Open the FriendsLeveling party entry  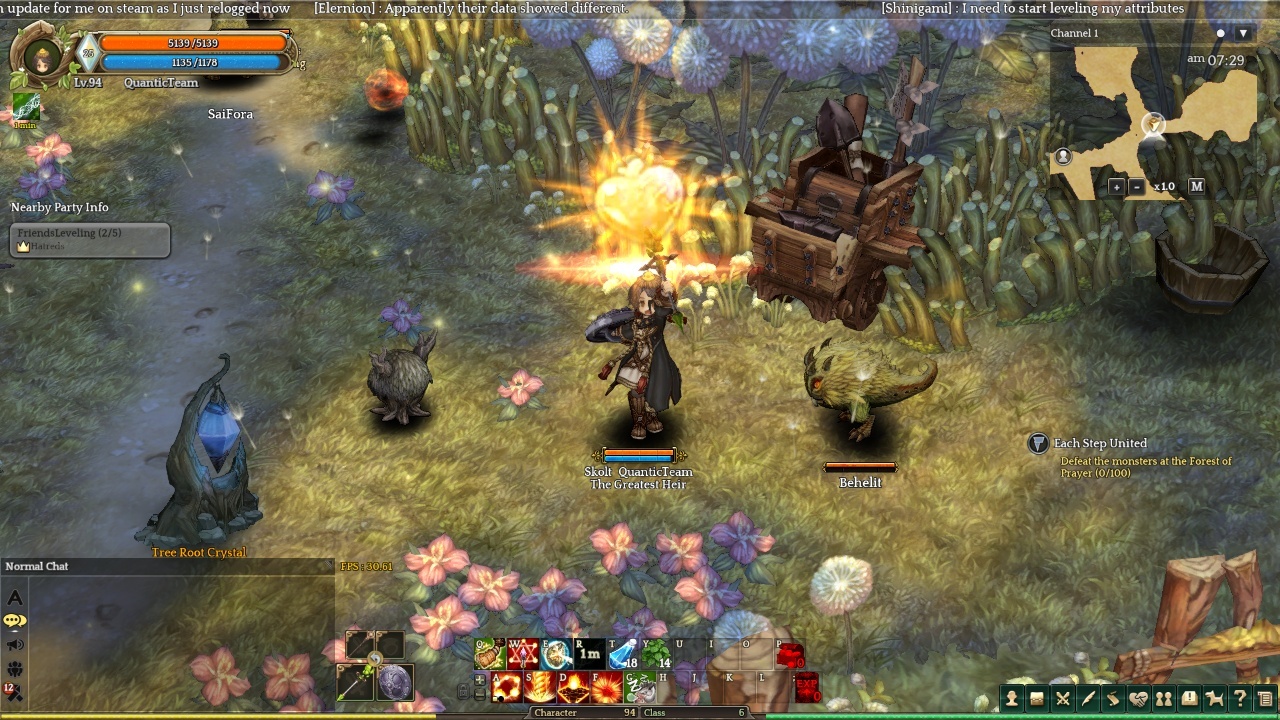(90, 239)
